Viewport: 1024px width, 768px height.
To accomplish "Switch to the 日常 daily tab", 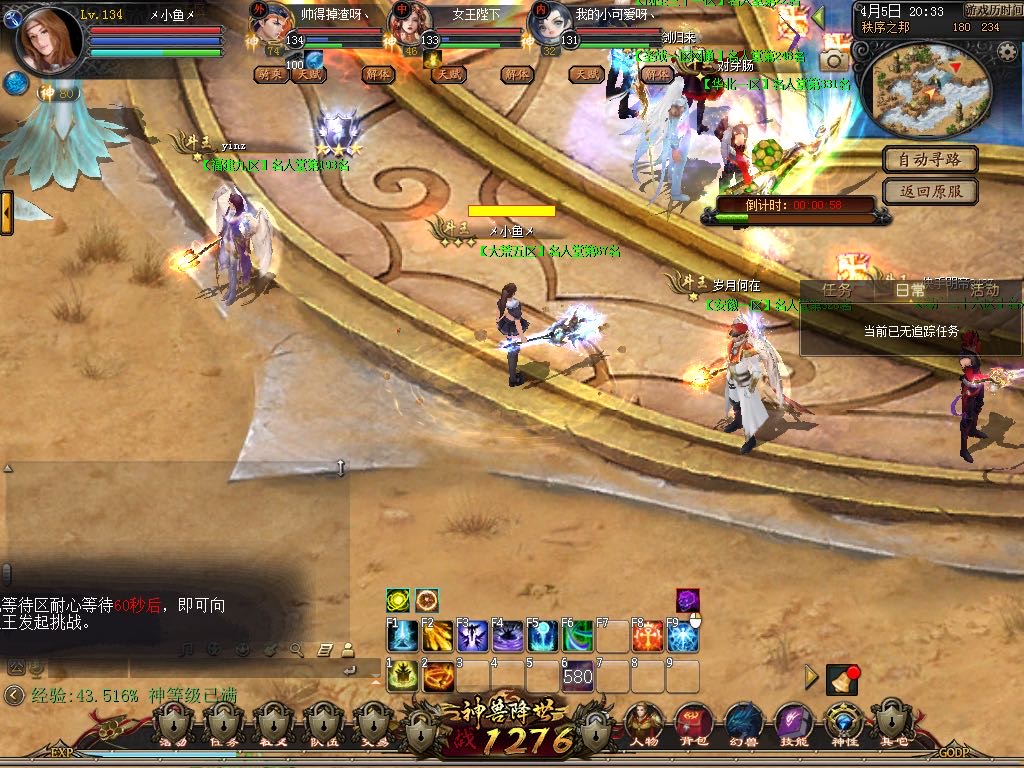I will (x=910, y=290).
